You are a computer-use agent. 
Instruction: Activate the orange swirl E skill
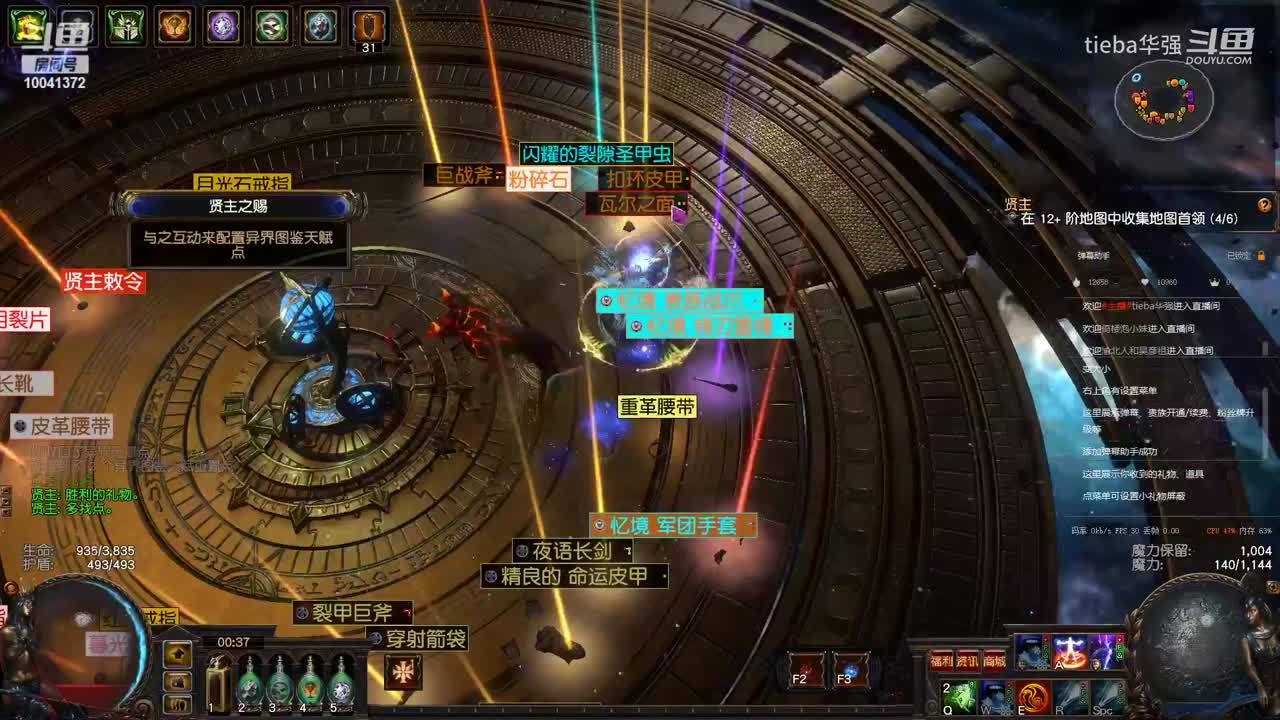[1034, 696]
